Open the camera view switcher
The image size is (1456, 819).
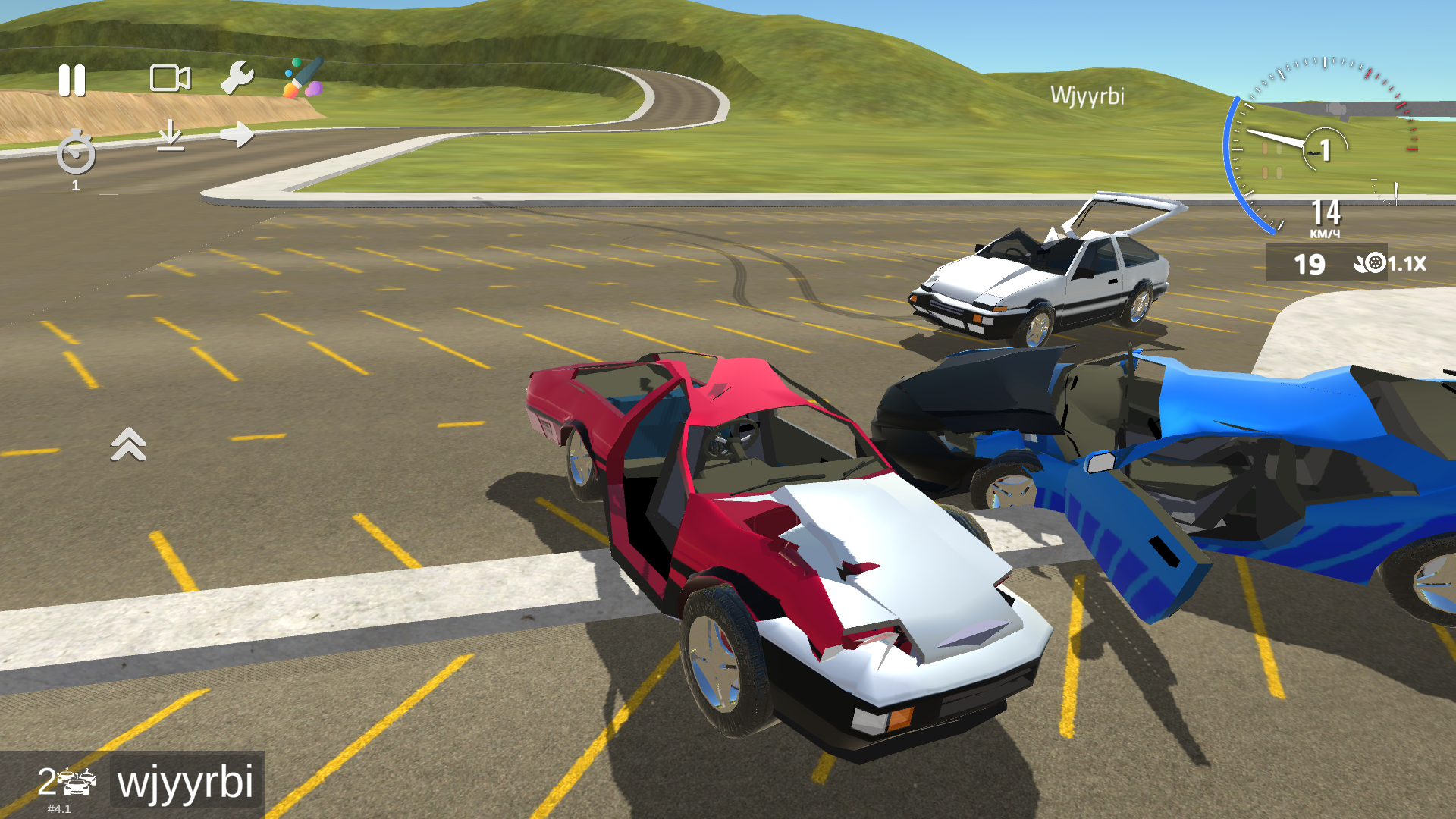169,78
